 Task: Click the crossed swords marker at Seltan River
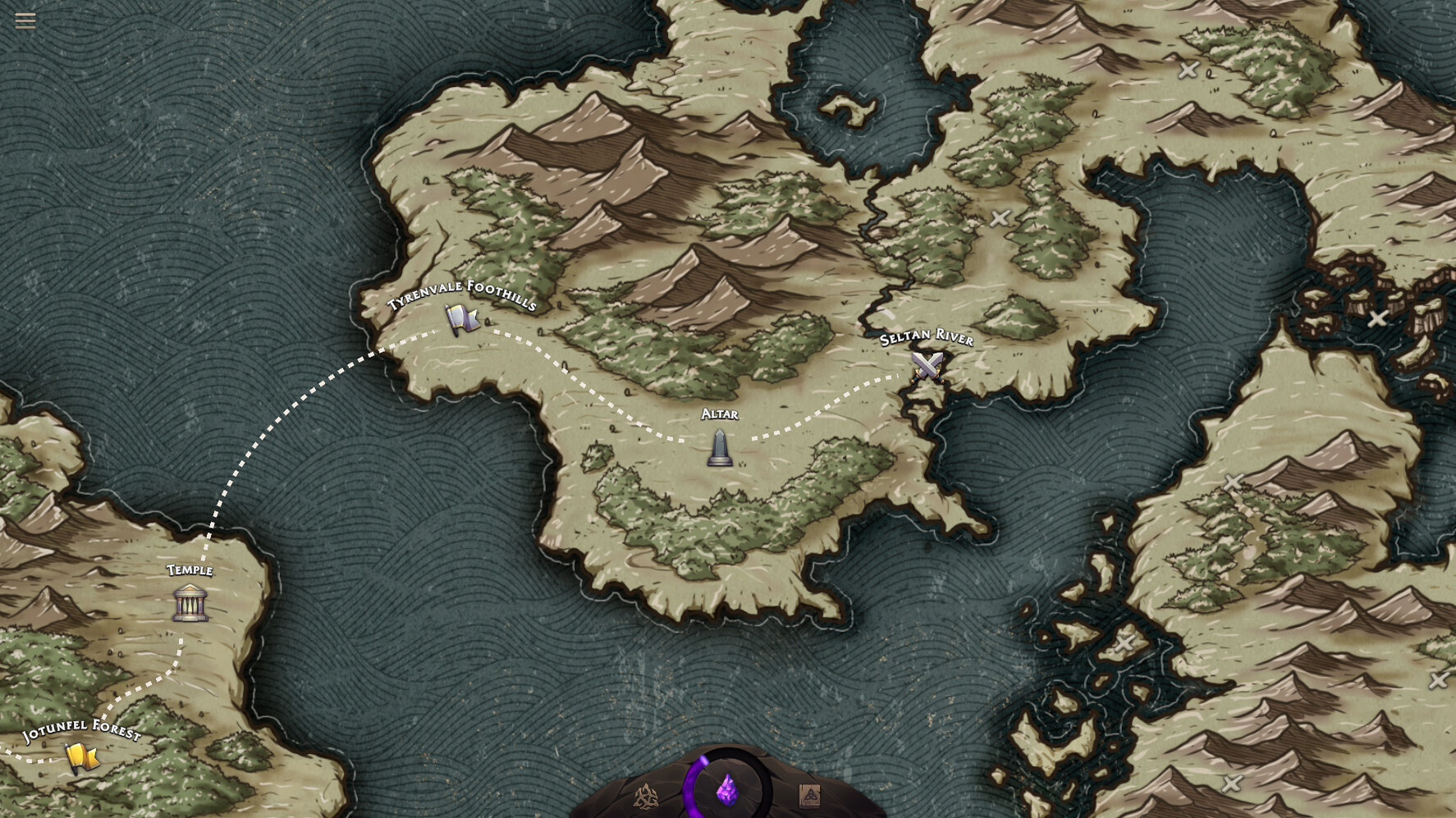click(x=927, y=366)
